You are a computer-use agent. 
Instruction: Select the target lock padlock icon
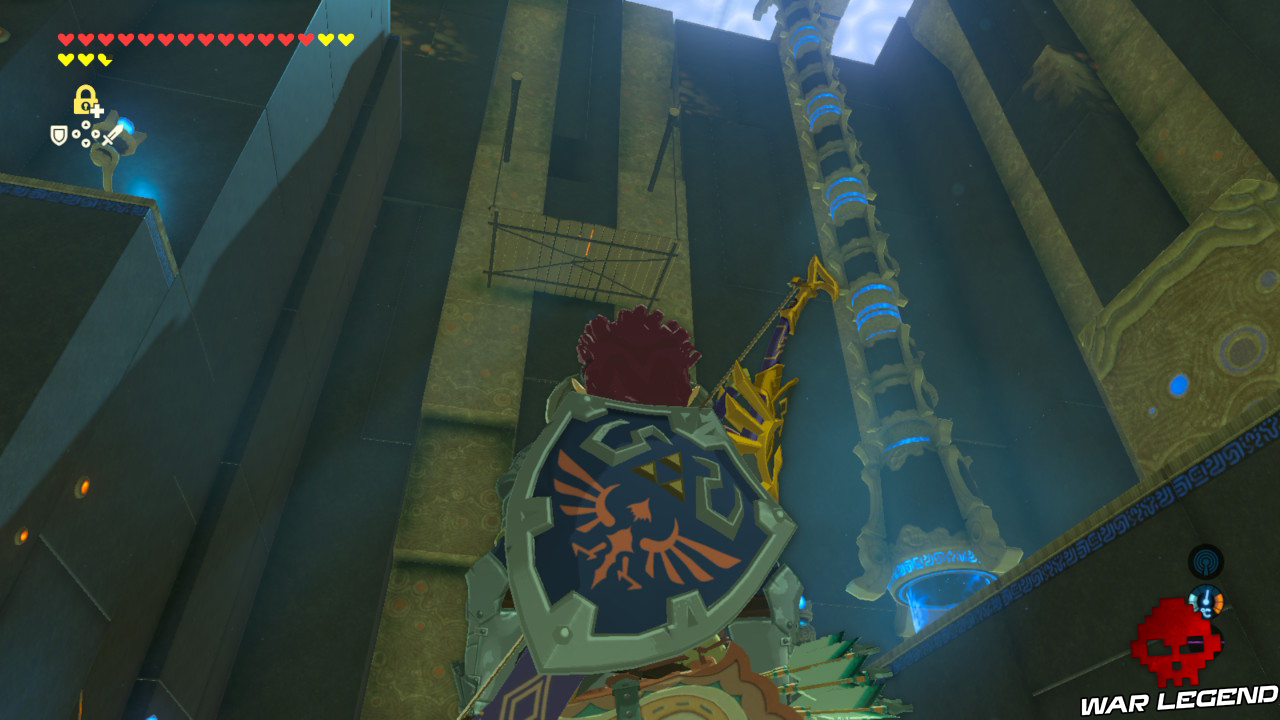85,99
